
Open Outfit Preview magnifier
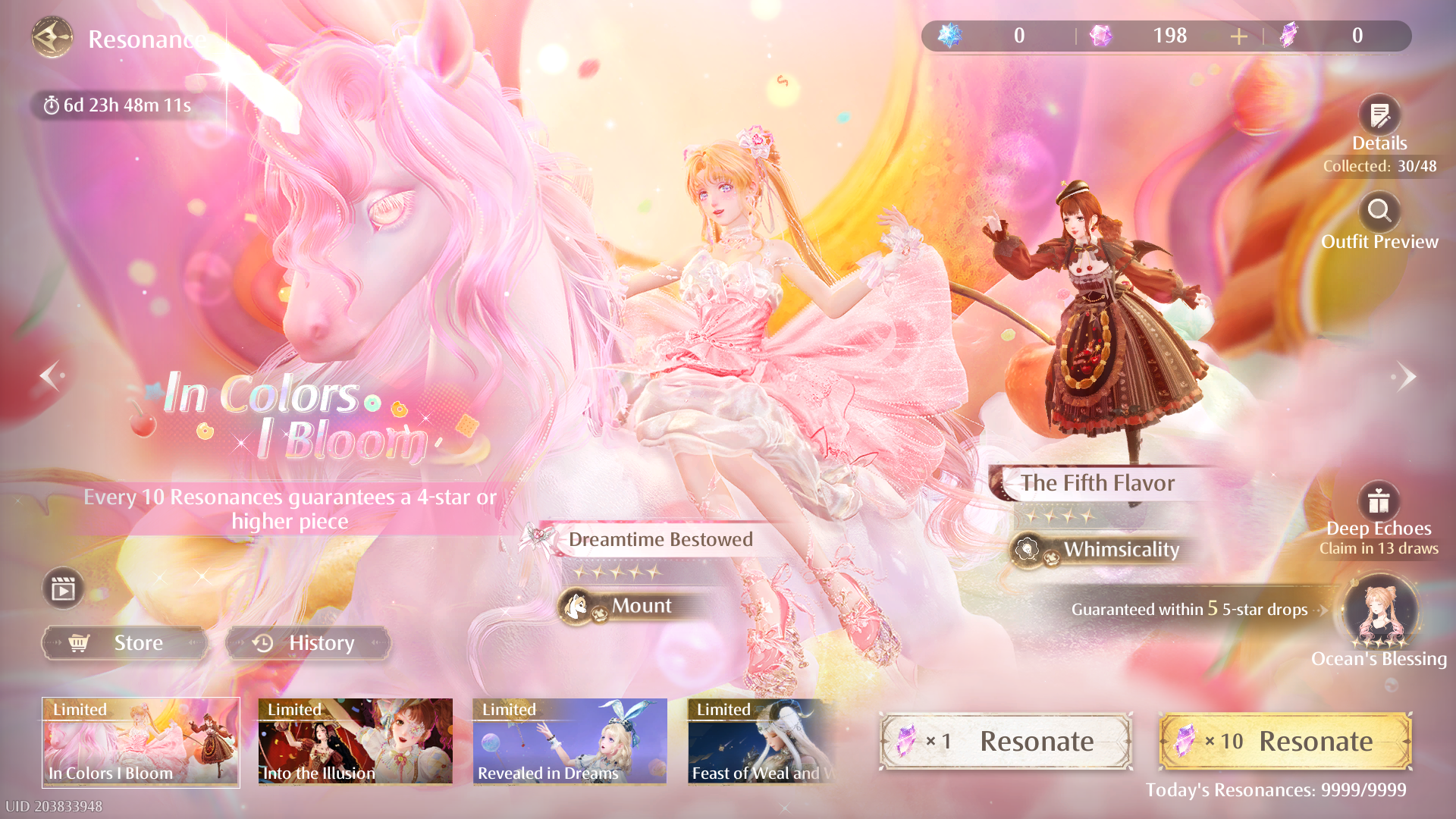(1379, 212)
